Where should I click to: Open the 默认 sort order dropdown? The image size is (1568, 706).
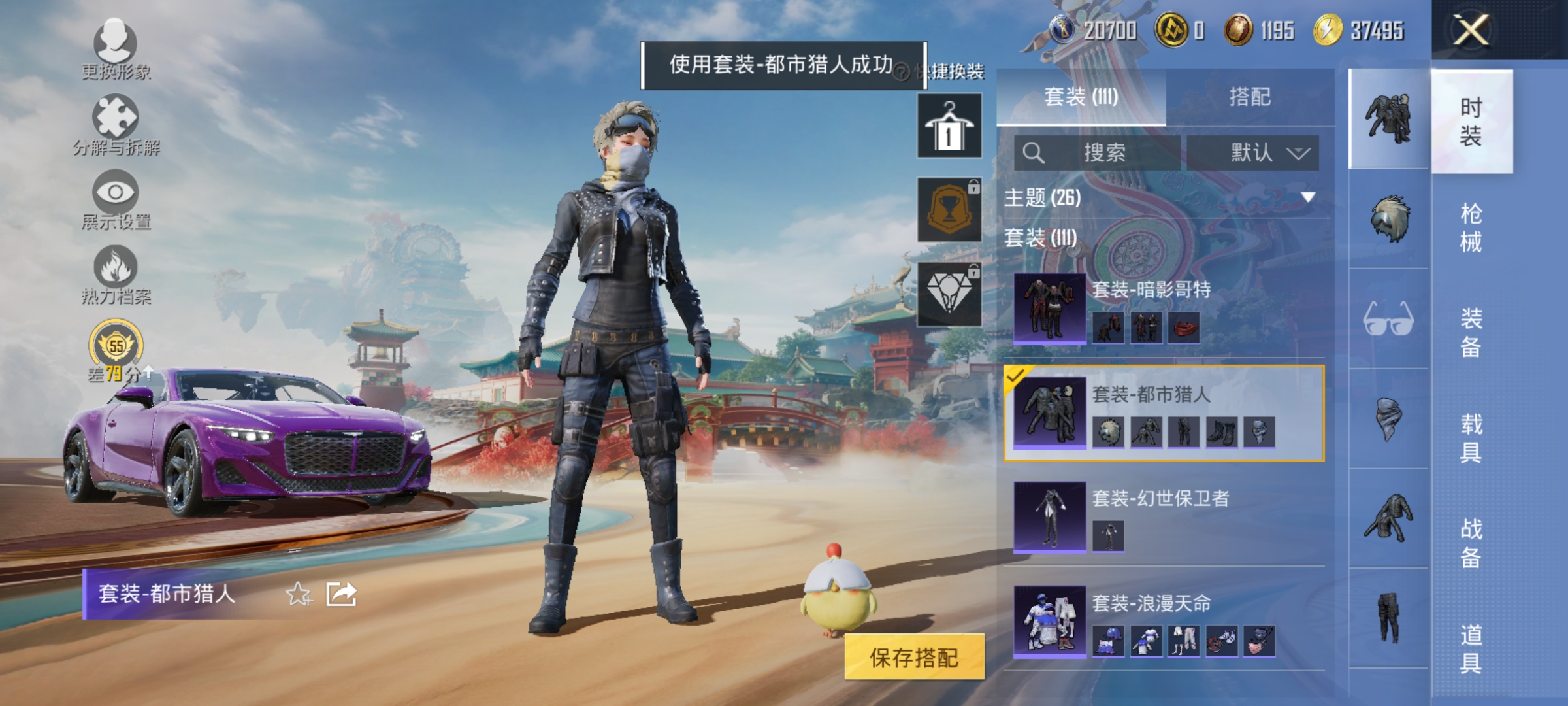pyautogui.click(x=1254, y=152)
